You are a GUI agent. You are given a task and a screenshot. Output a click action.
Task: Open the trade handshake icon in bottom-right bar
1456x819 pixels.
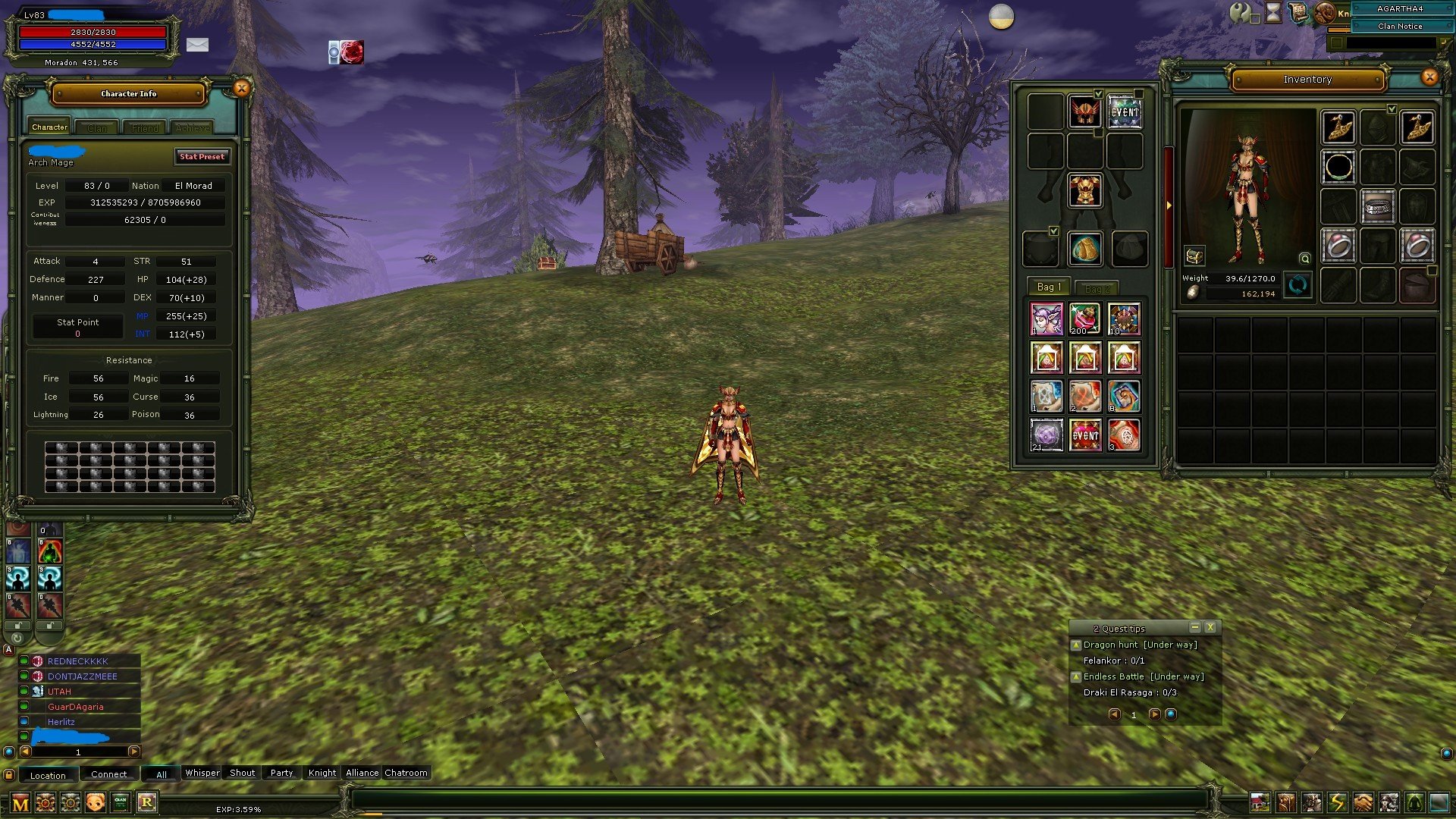pyautogui.click(x=1363, y=802)
